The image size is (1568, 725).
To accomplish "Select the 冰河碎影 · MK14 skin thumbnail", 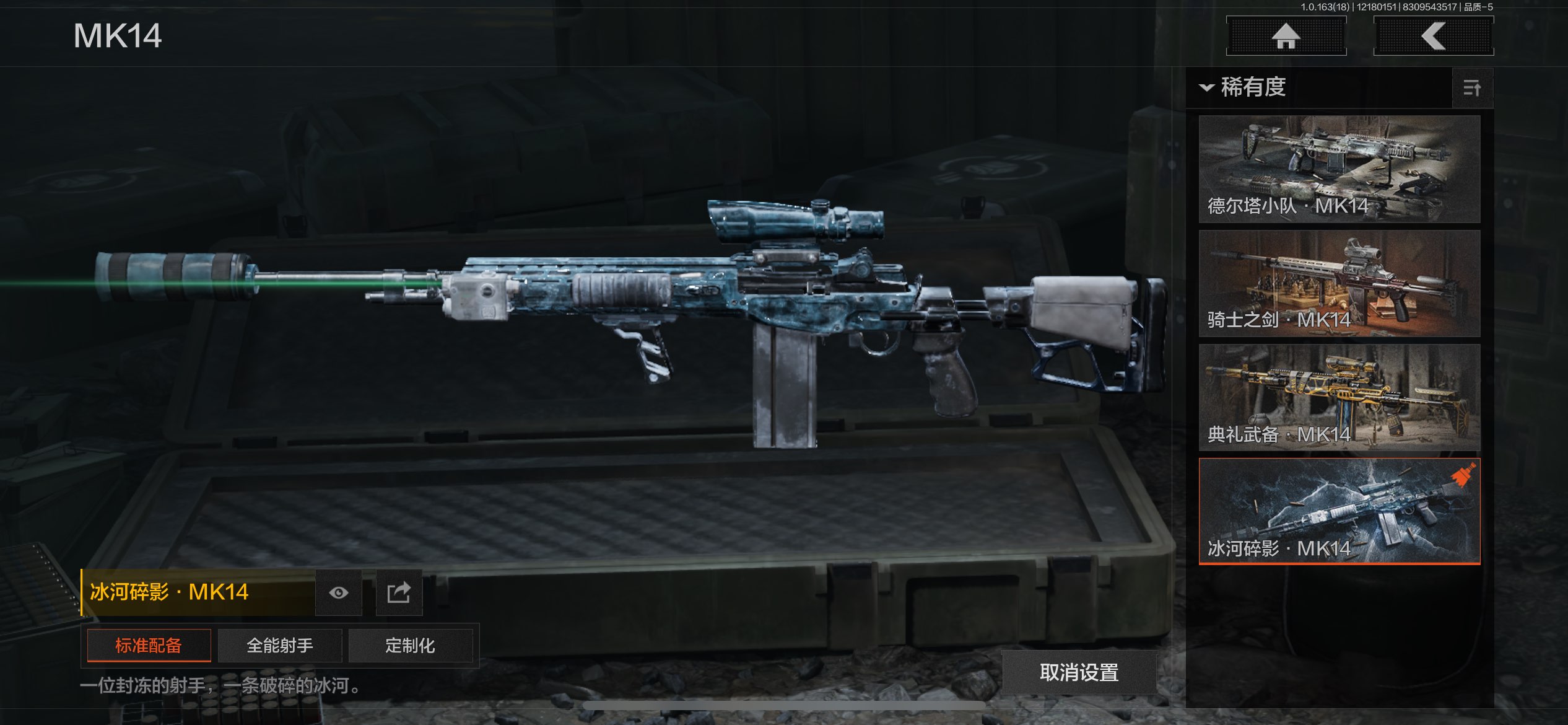I will click(1339, 511).
